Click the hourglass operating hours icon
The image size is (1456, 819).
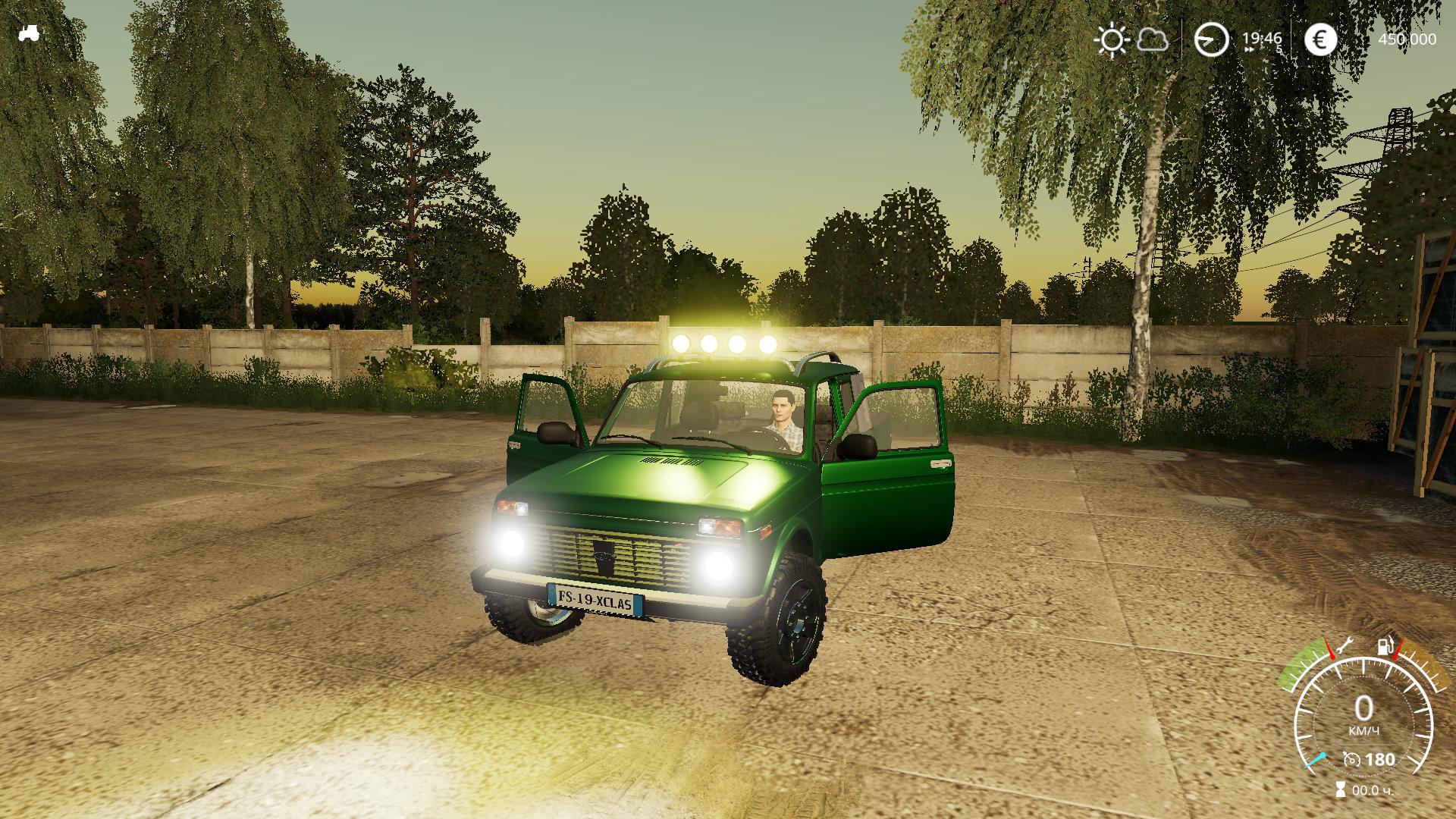click(x=1341, y=789)
